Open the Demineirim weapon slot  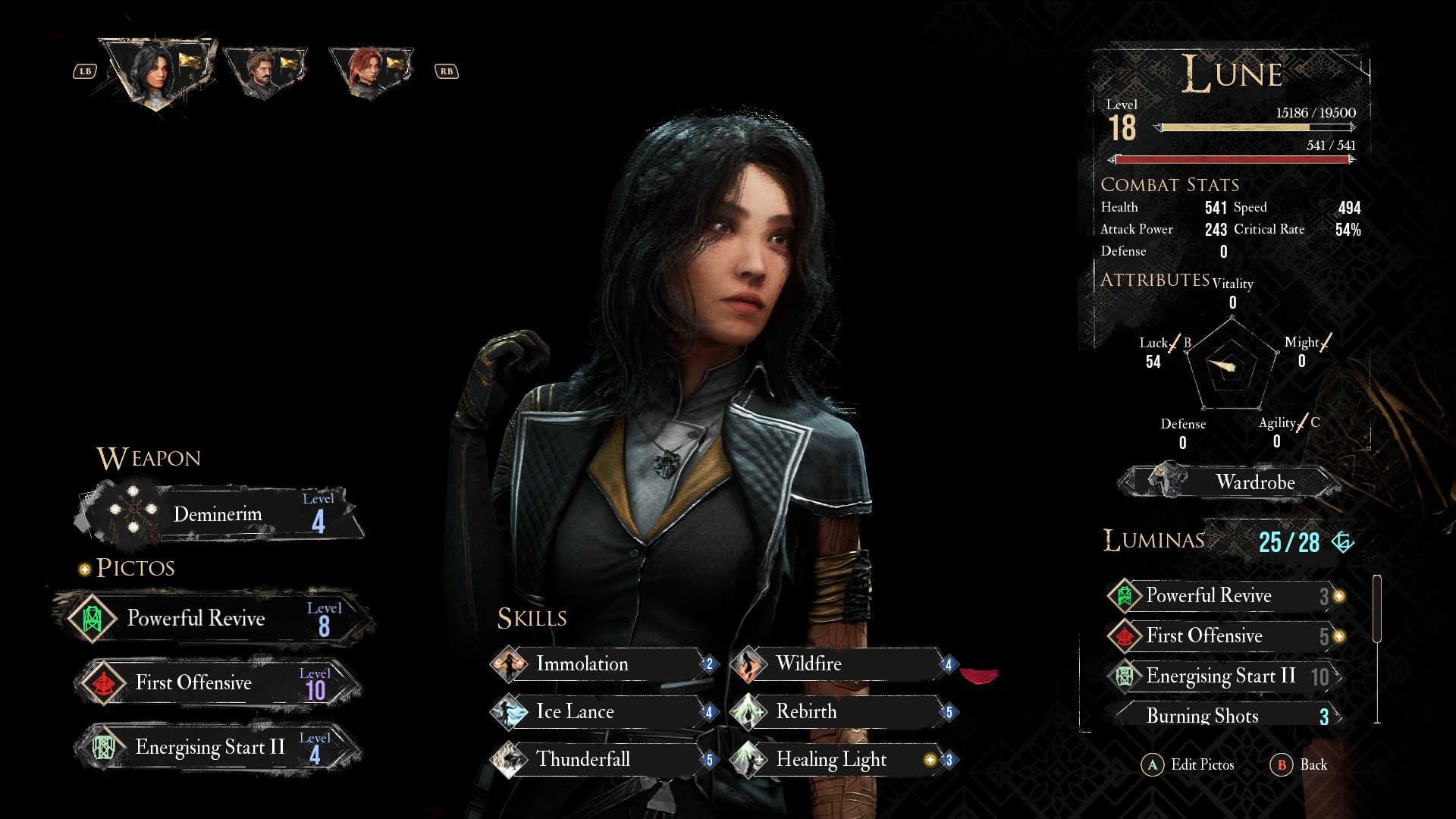pyautogui.click(x=220, y=514)
